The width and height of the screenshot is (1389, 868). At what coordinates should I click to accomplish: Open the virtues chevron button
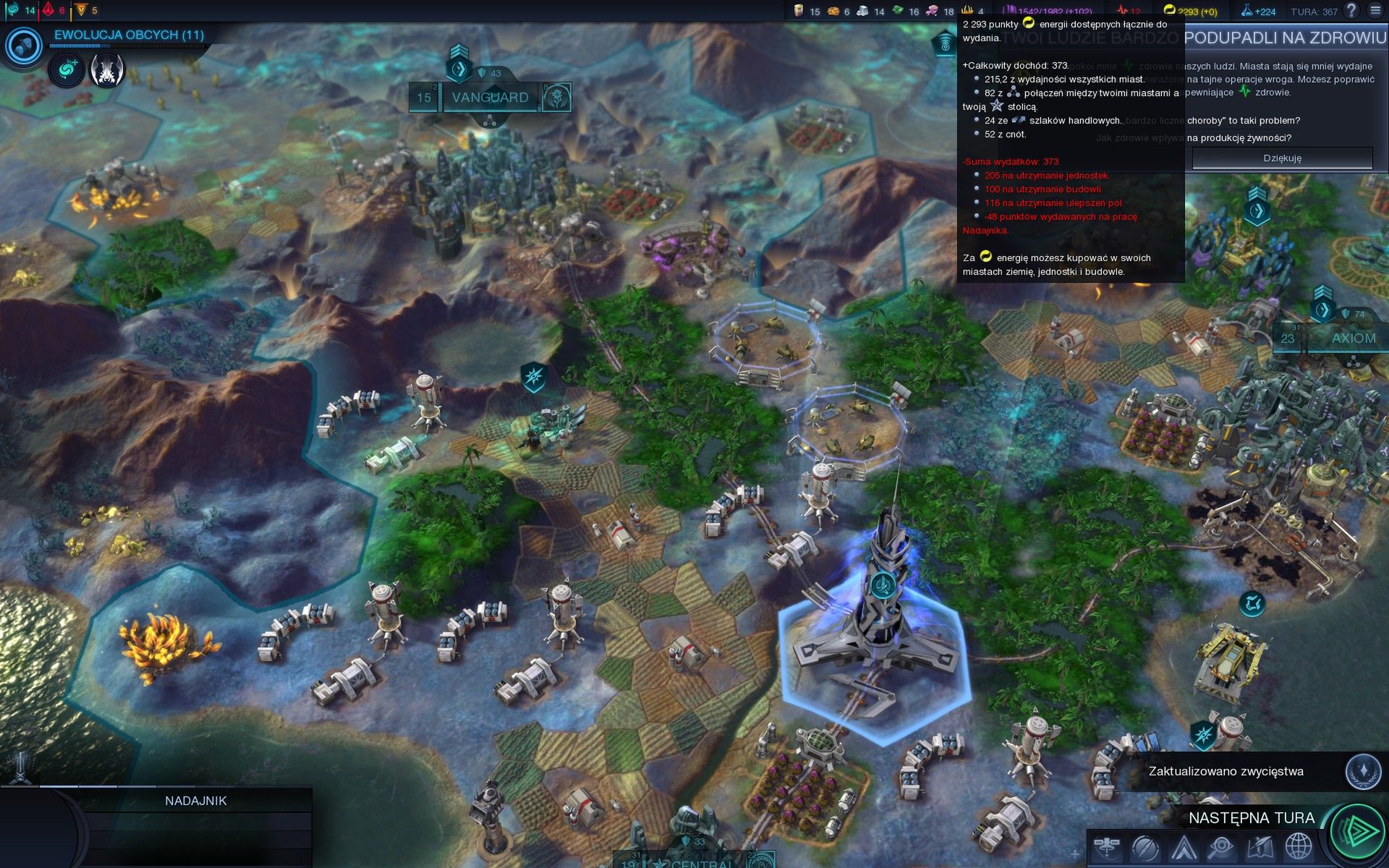[1184, 846]
